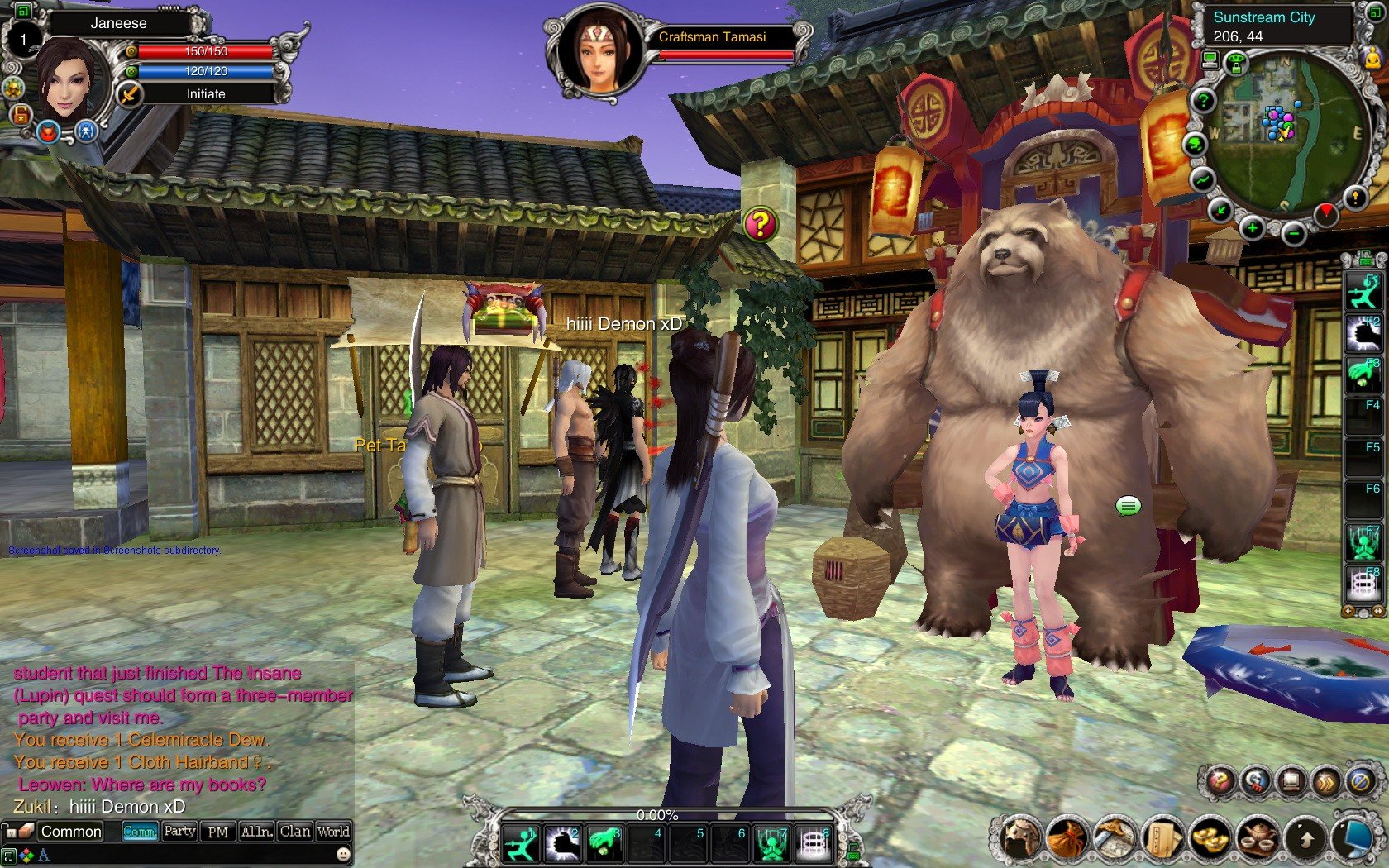
Task: Click the book icon in the top icon row
Action: coord(1291,780)
